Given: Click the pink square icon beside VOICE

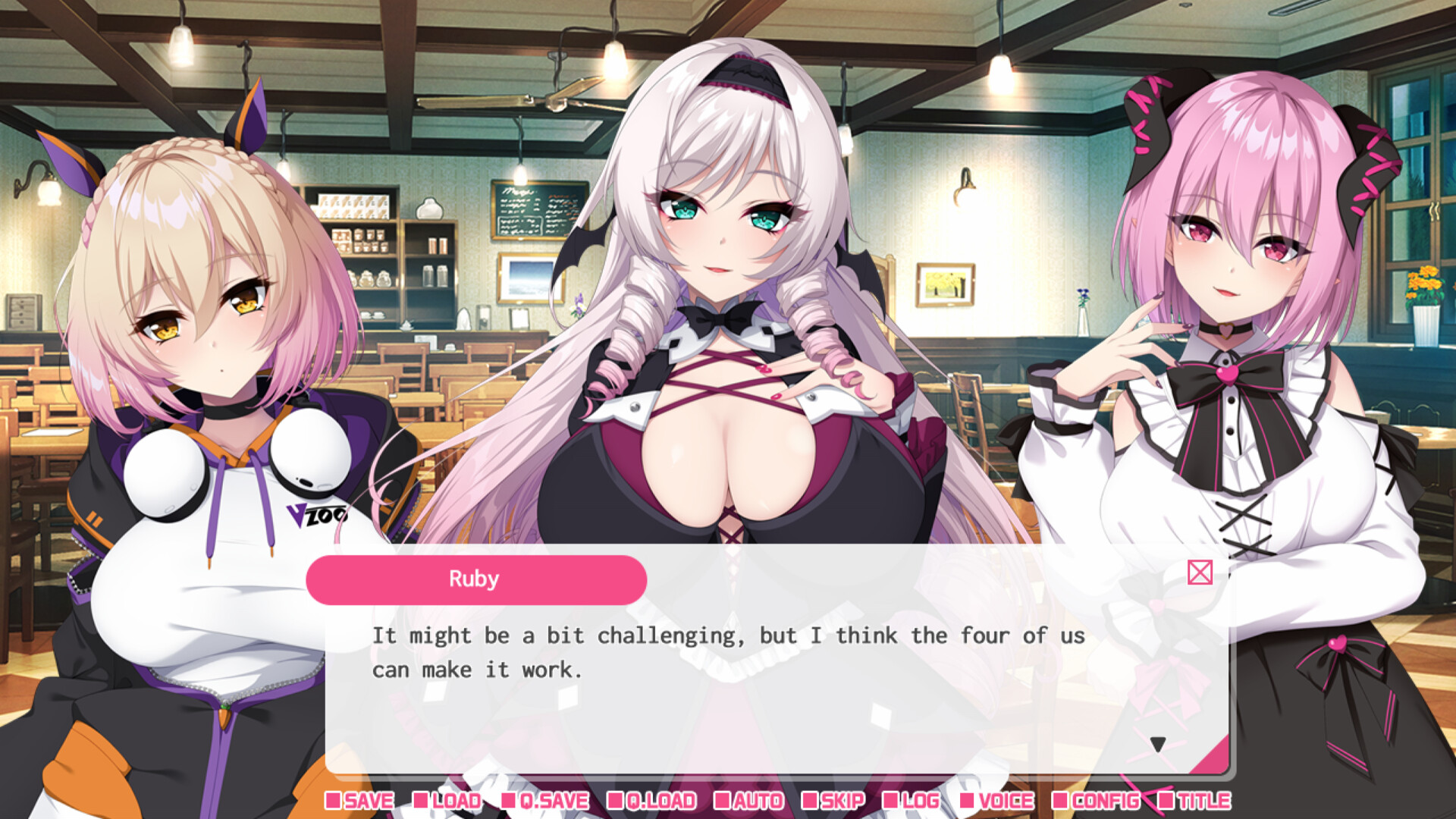Looking at the screenshot, I should pos(968,800).
